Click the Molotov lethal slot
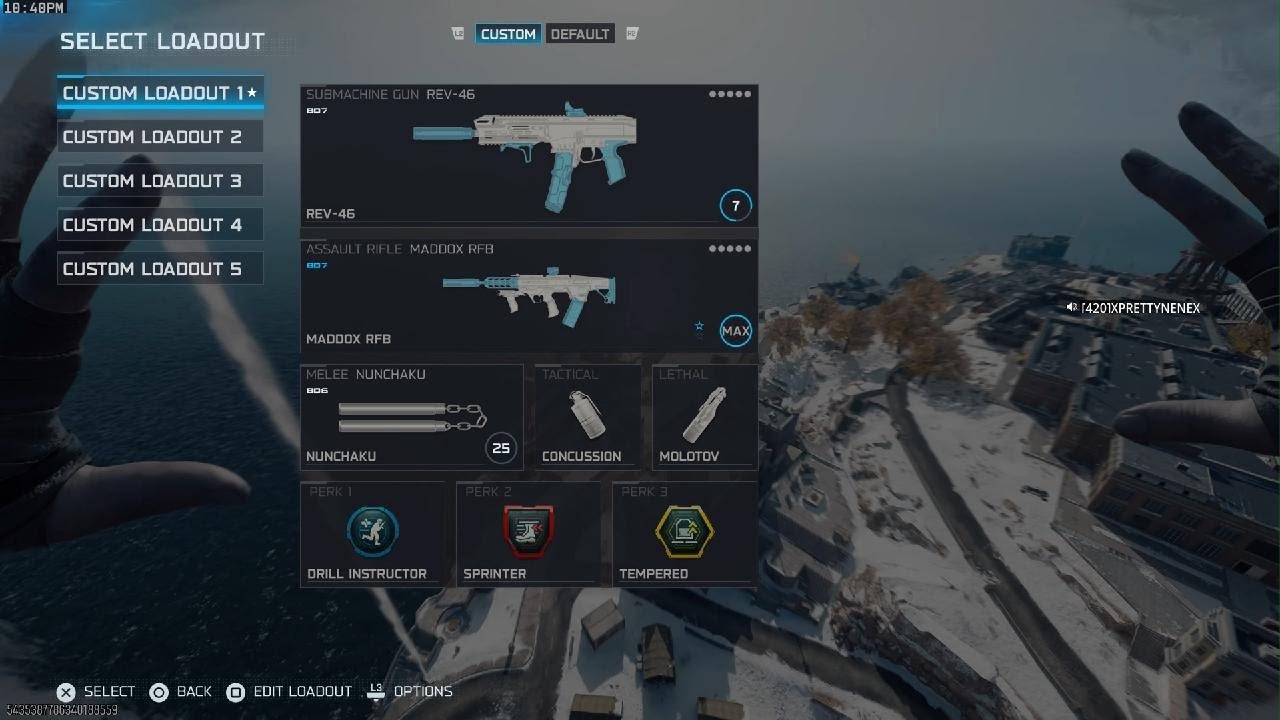Viewport: 1280px width, 720px height. click(x=705, y=417)
